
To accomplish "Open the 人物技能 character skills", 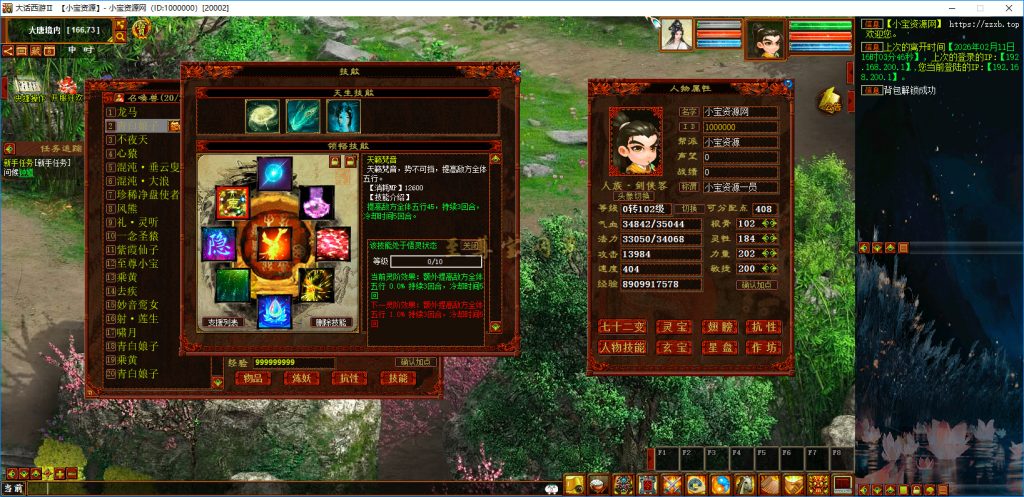I will [x=621, y=347].
